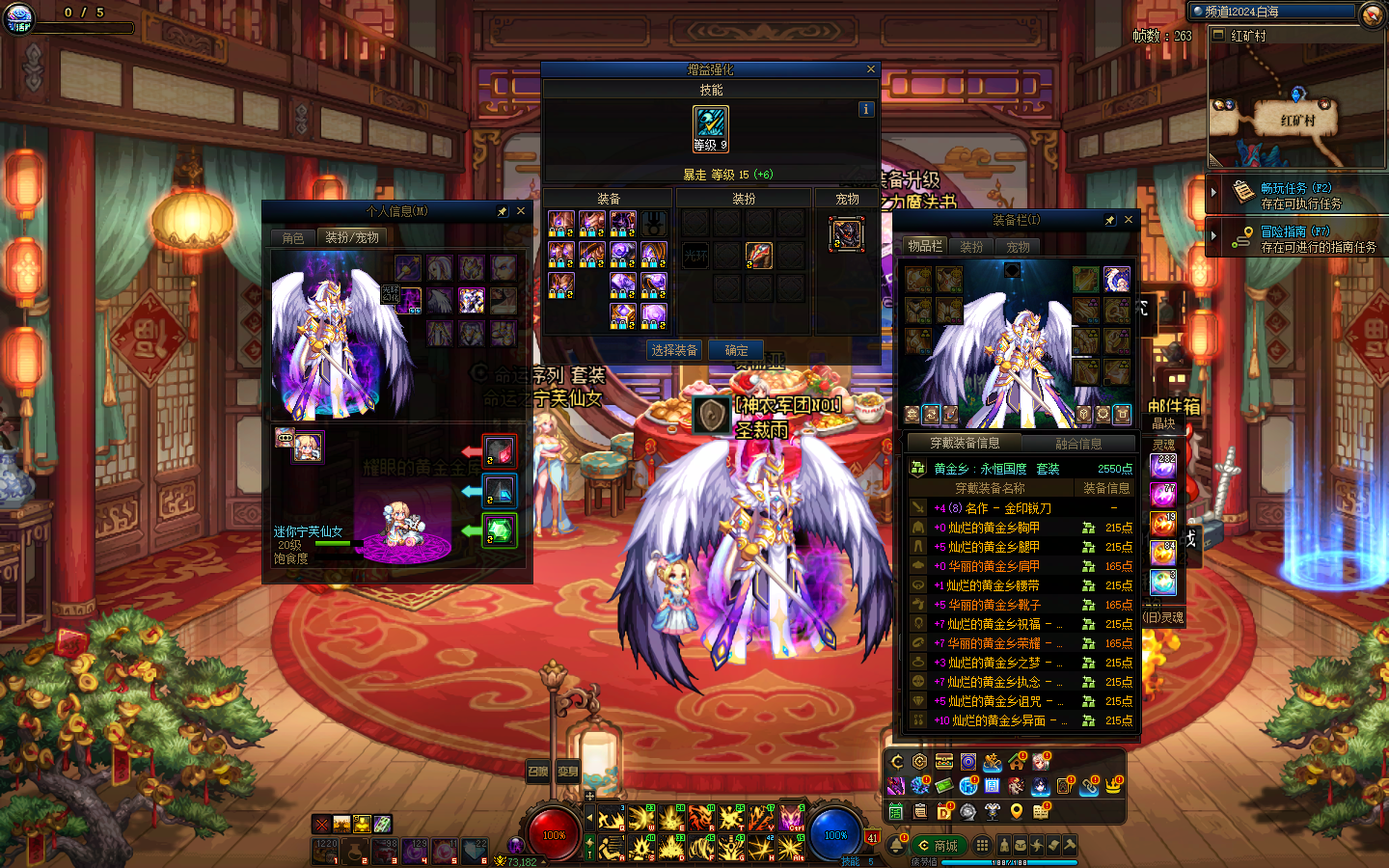The image size is (1389, 868).
Task: Close the 增益强化 window
Action: coord(870,69)
